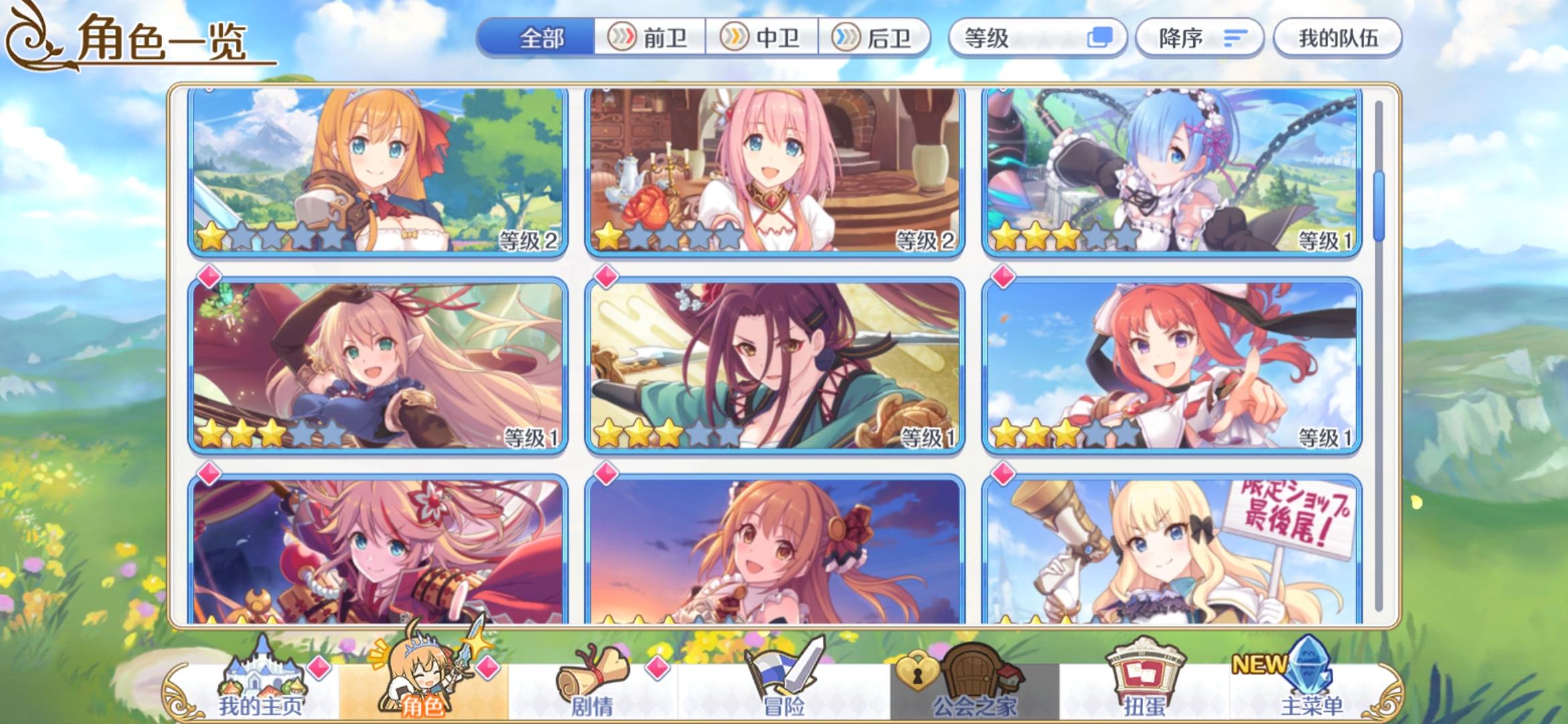Open the 等级 sorting criteria dropdown
This screenshot has width=1568, height=724.
(1005, 38)
